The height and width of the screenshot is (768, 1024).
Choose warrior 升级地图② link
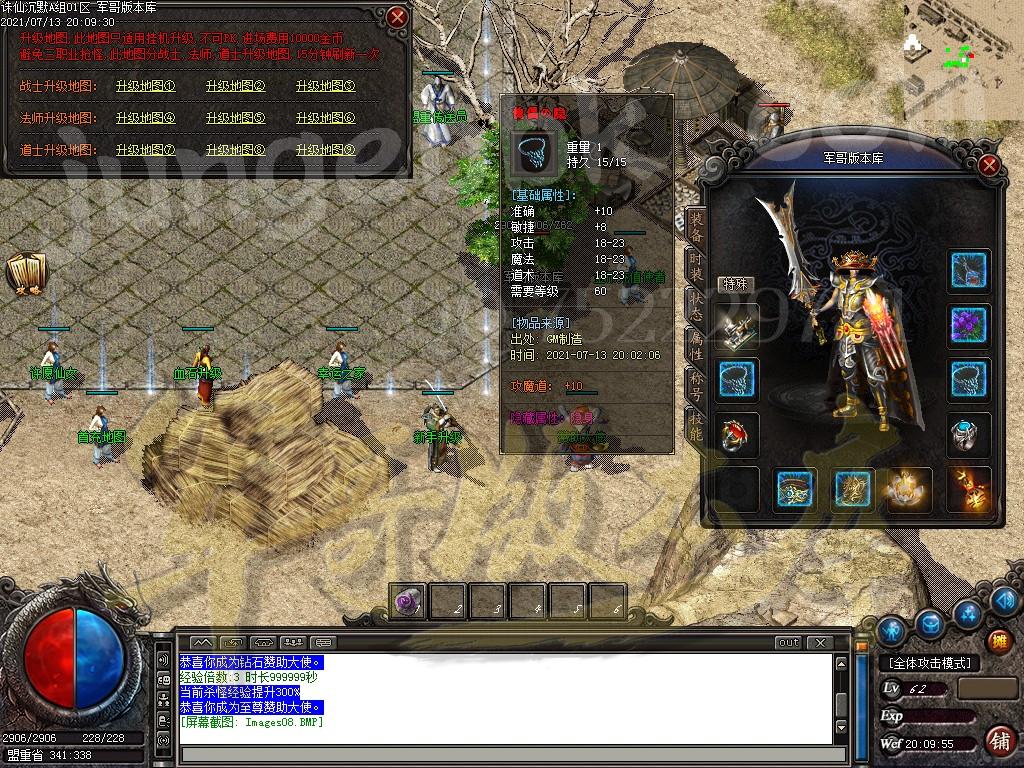(x=235, y=86)
